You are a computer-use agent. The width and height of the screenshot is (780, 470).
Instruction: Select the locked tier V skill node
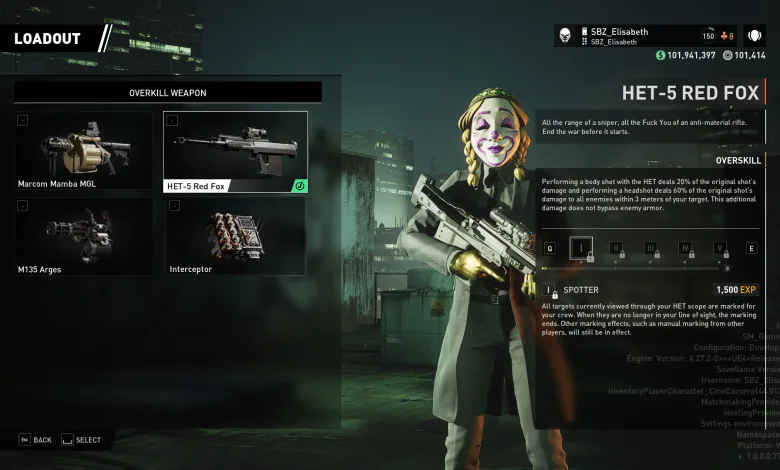click(x=719, y=248)
